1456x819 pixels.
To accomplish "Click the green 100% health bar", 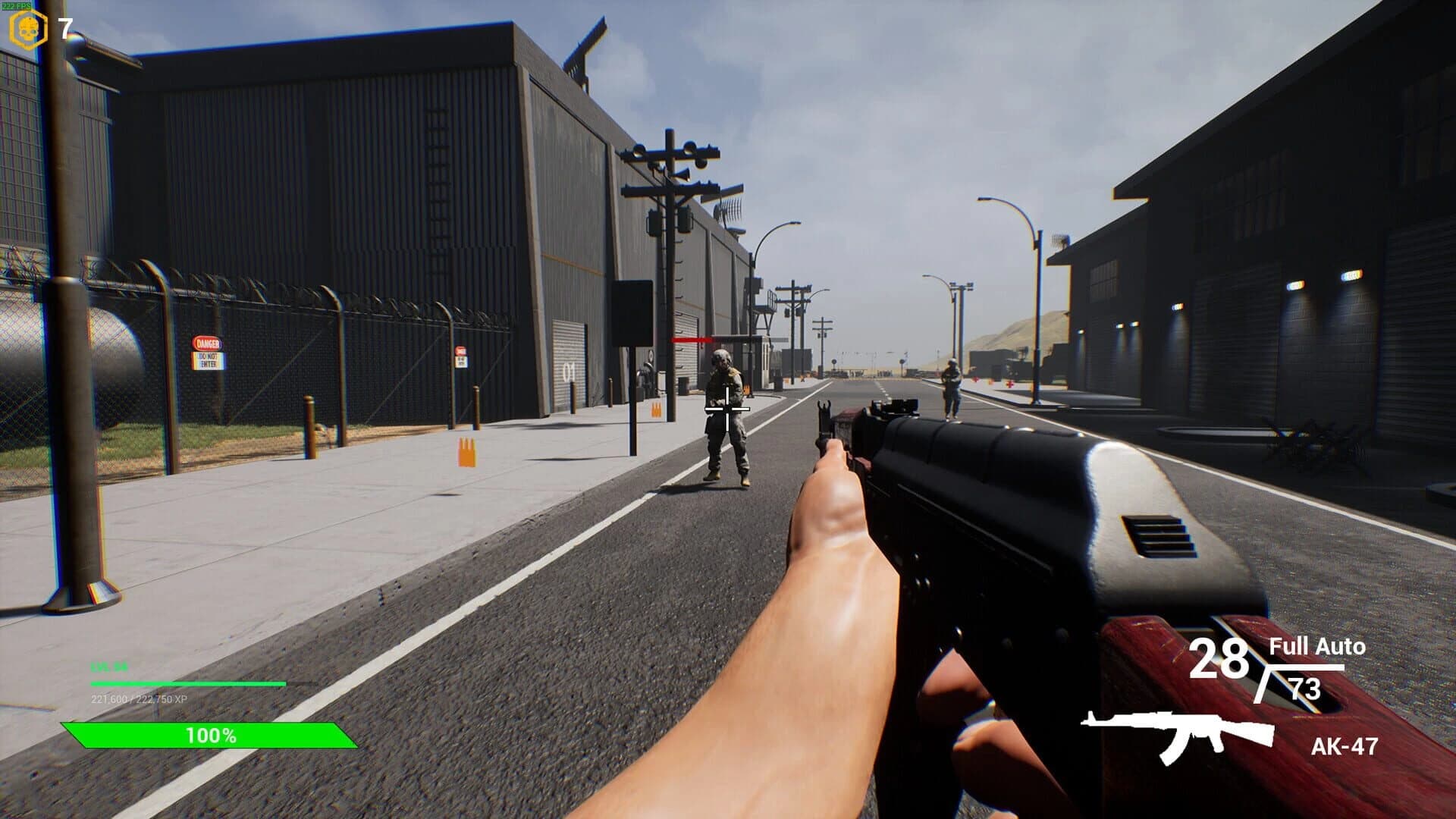I will point(210,734).
